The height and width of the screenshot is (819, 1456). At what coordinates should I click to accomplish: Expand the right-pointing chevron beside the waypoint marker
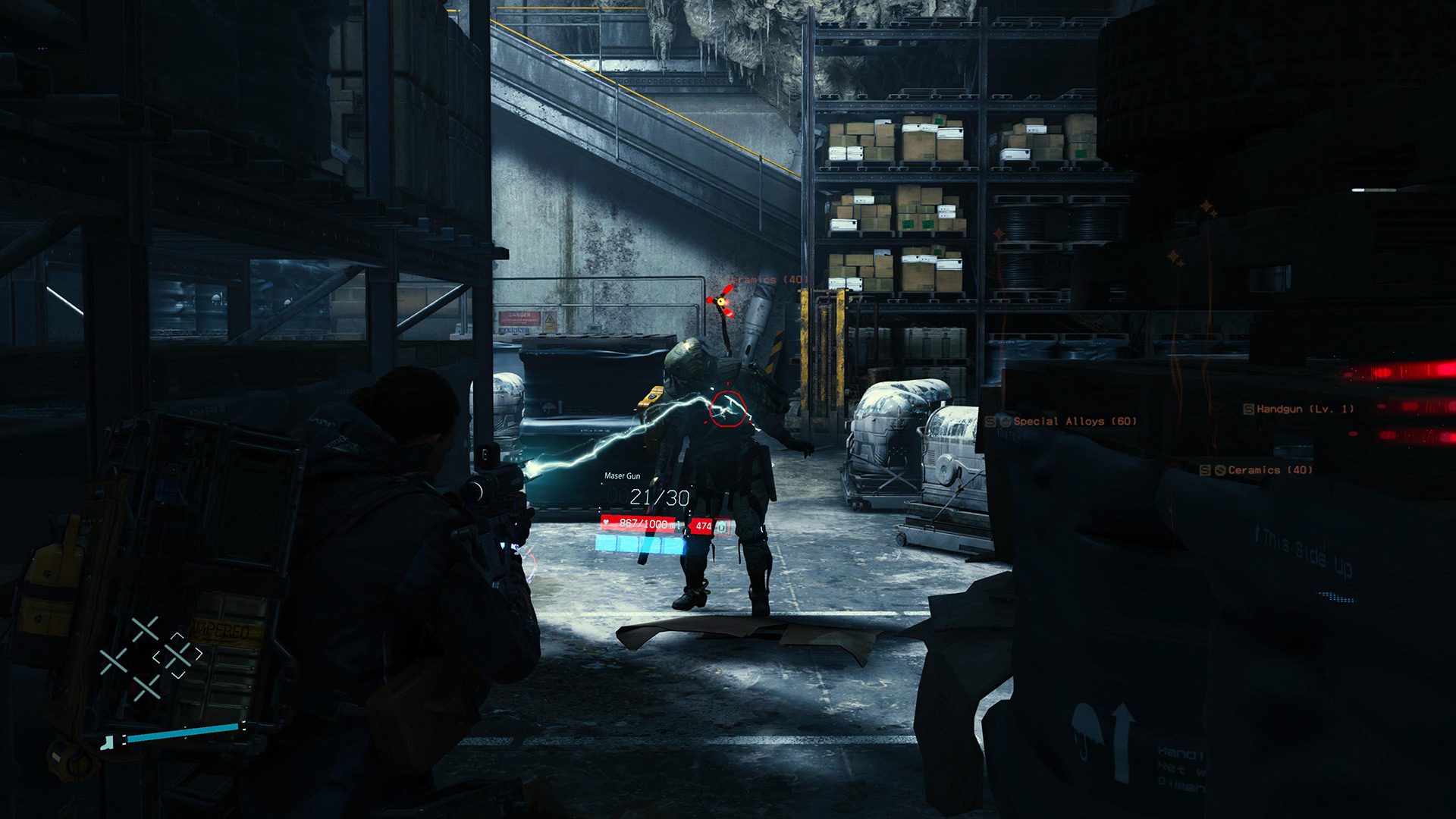point(199,653)
